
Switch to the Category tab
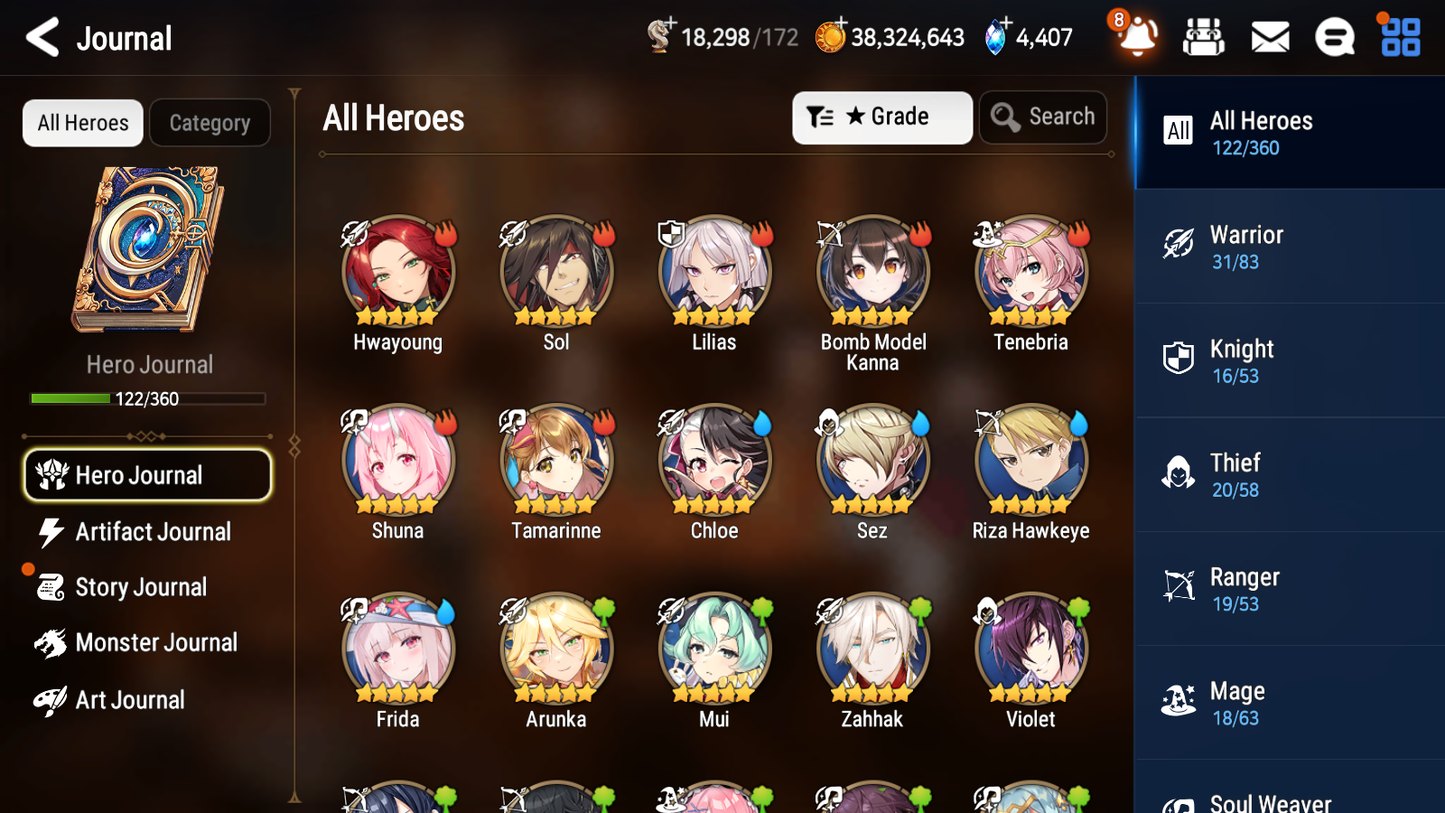[209, 122]
